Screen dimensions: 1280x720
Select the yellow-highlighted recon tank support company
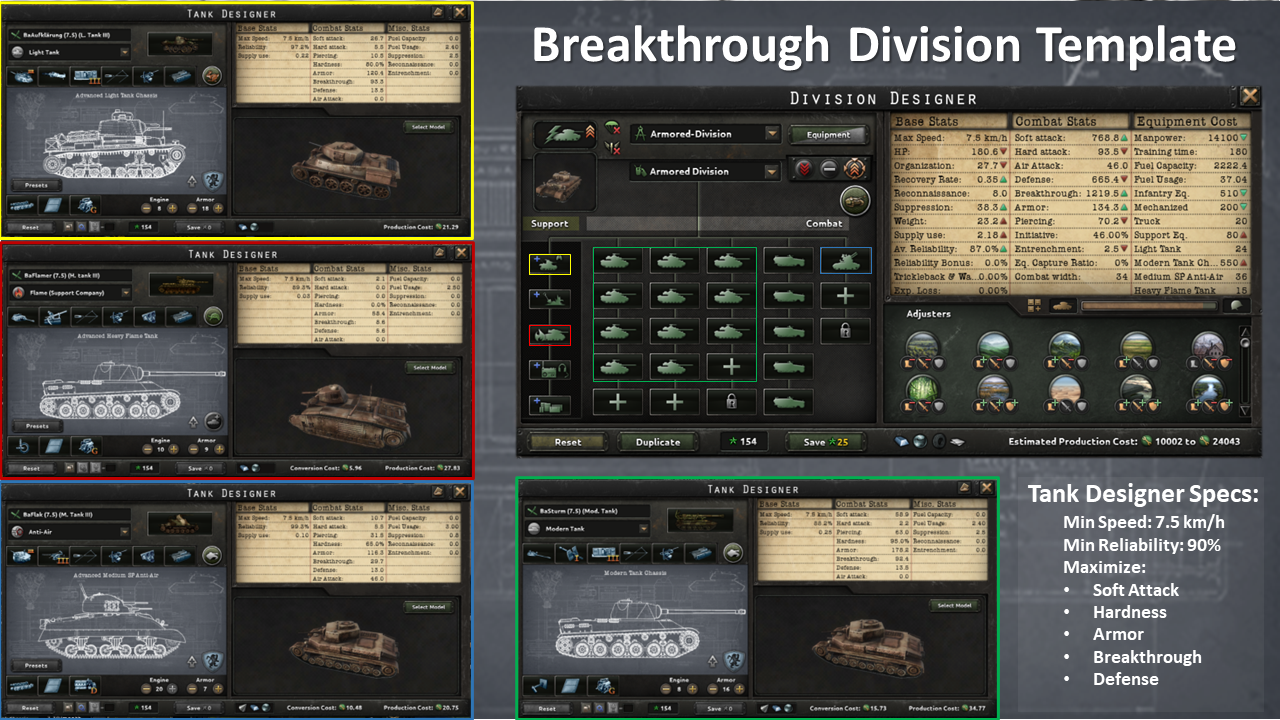[x=550, y=265]
